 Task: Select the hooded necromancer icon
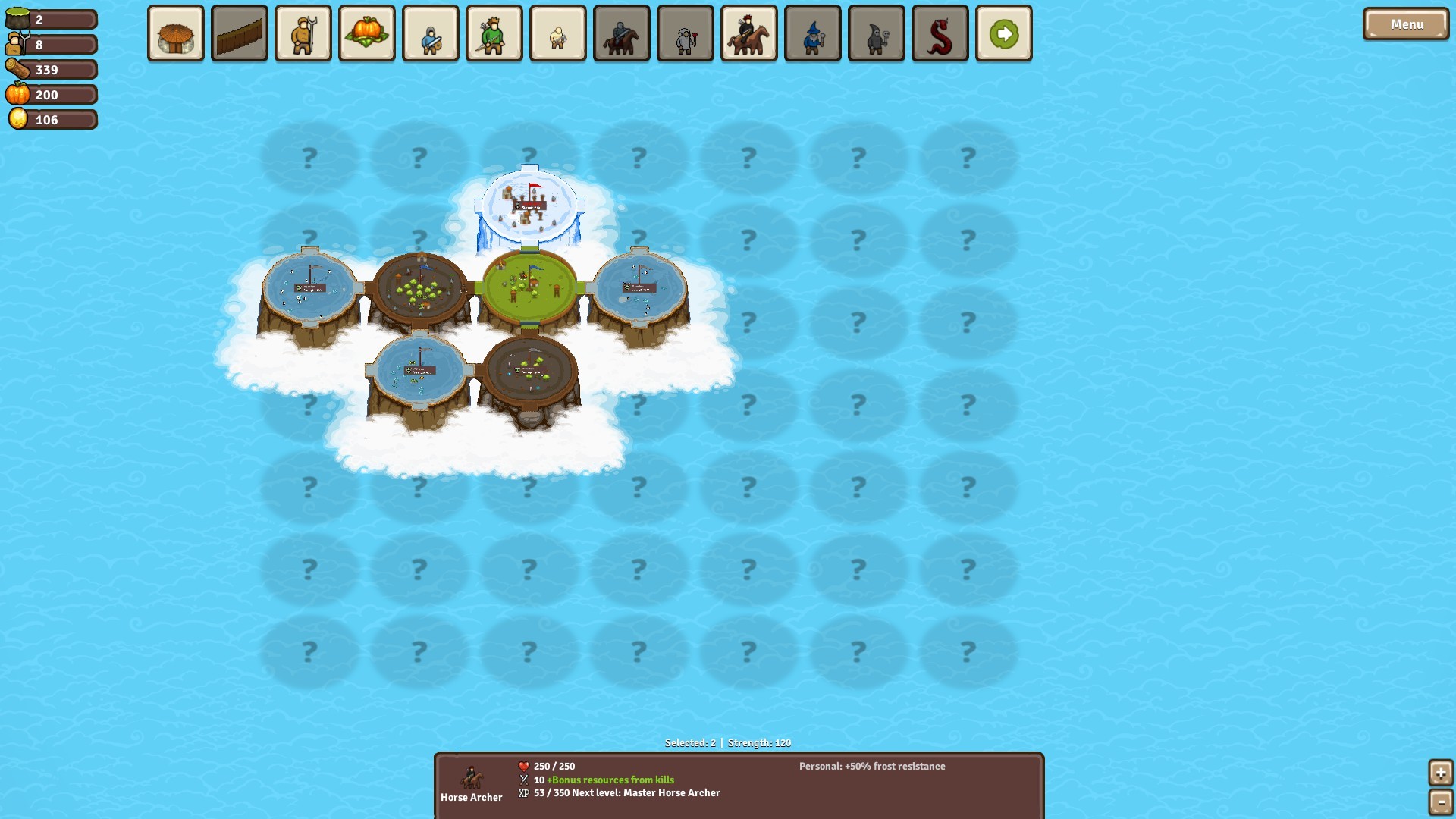click(876, 33)
